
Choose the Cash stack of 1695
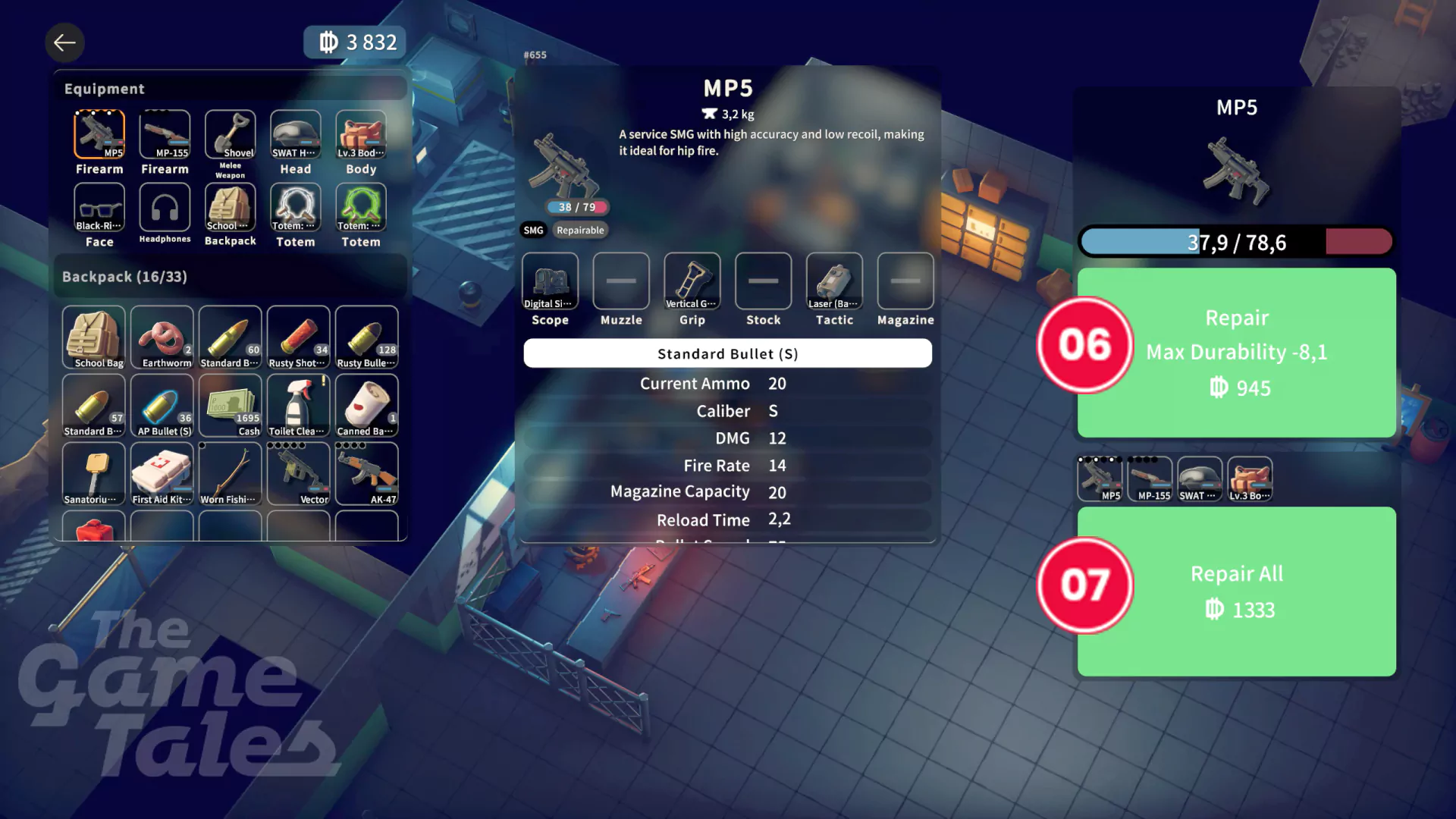230,406
